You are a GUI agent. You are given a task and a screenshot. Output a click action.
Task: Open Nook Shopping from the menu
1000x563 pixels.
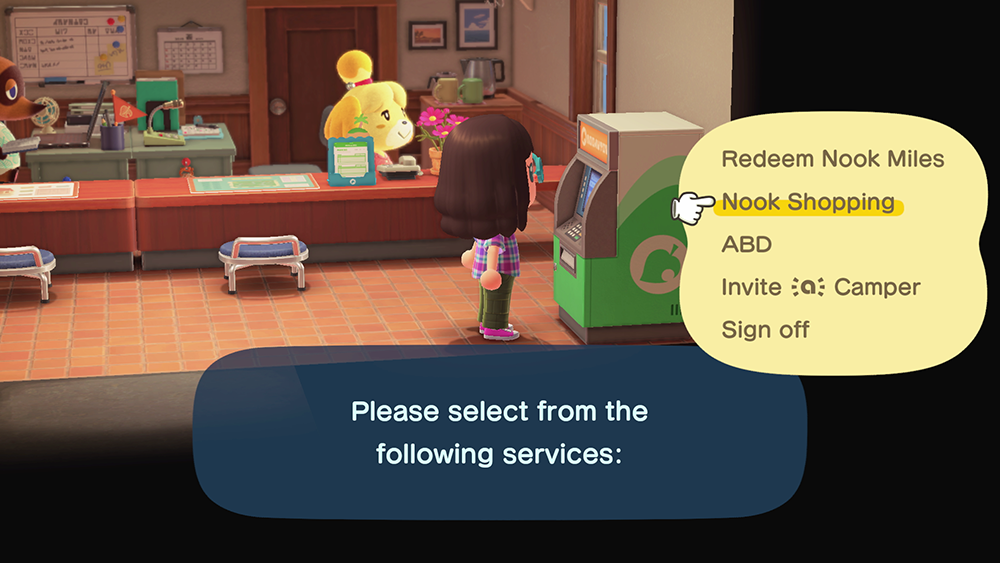tap(808, 202)
